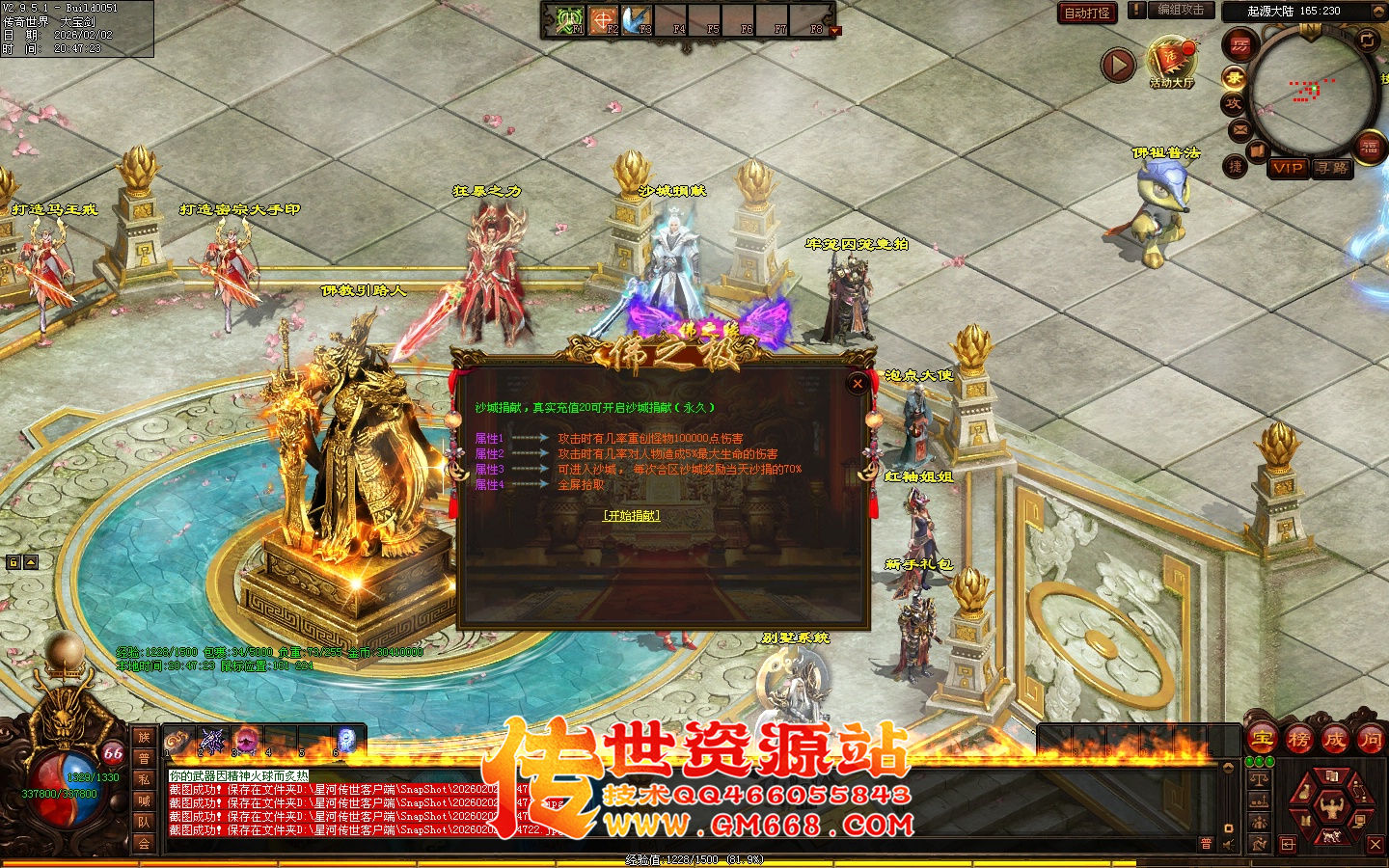Click the first green gem toggle above the panel
Screen dimensions: 1389x868
pos(1250,762)
